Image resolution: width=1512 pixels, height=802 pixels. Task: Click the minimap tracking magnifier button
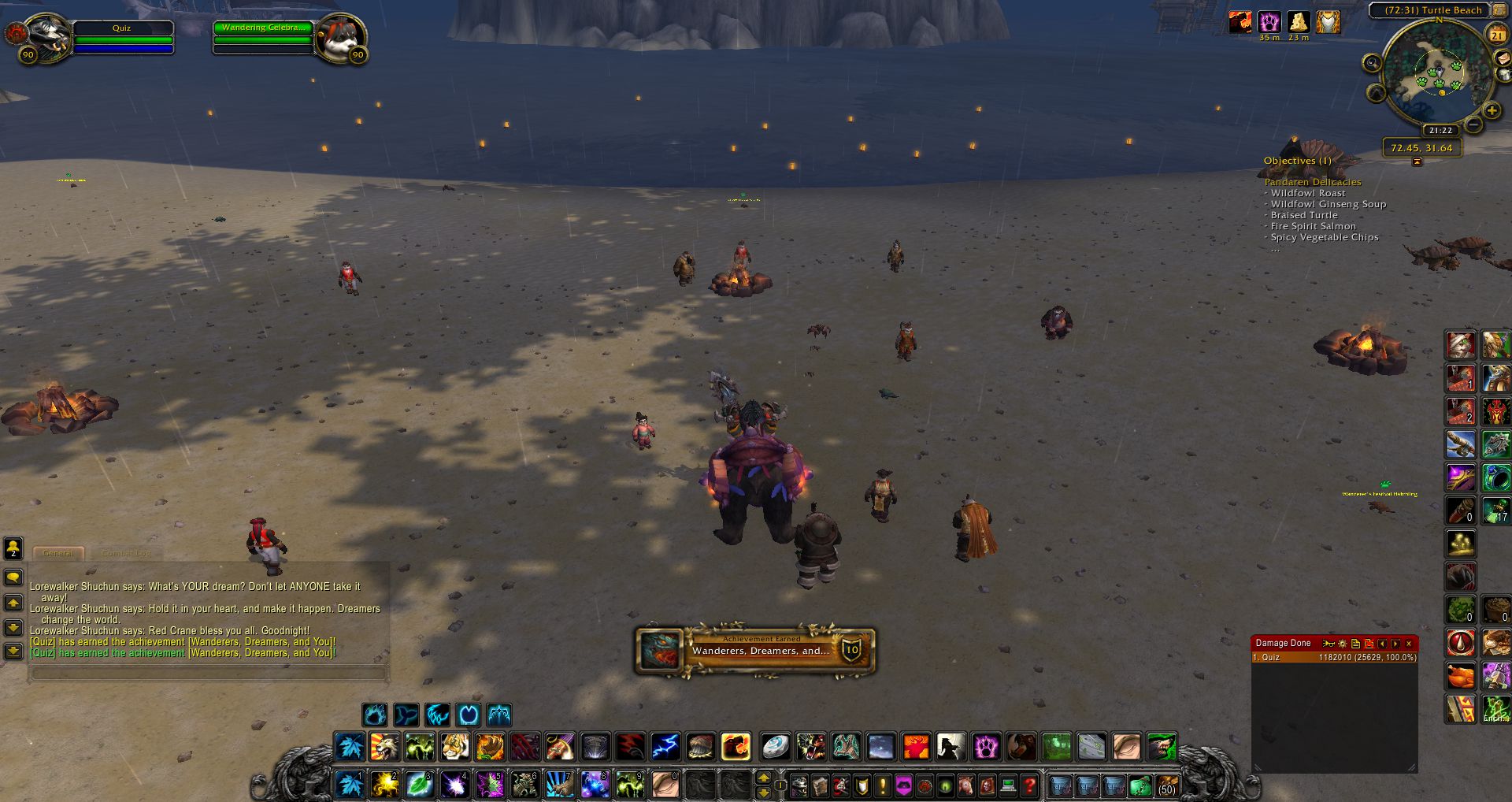coord(1372,63)
